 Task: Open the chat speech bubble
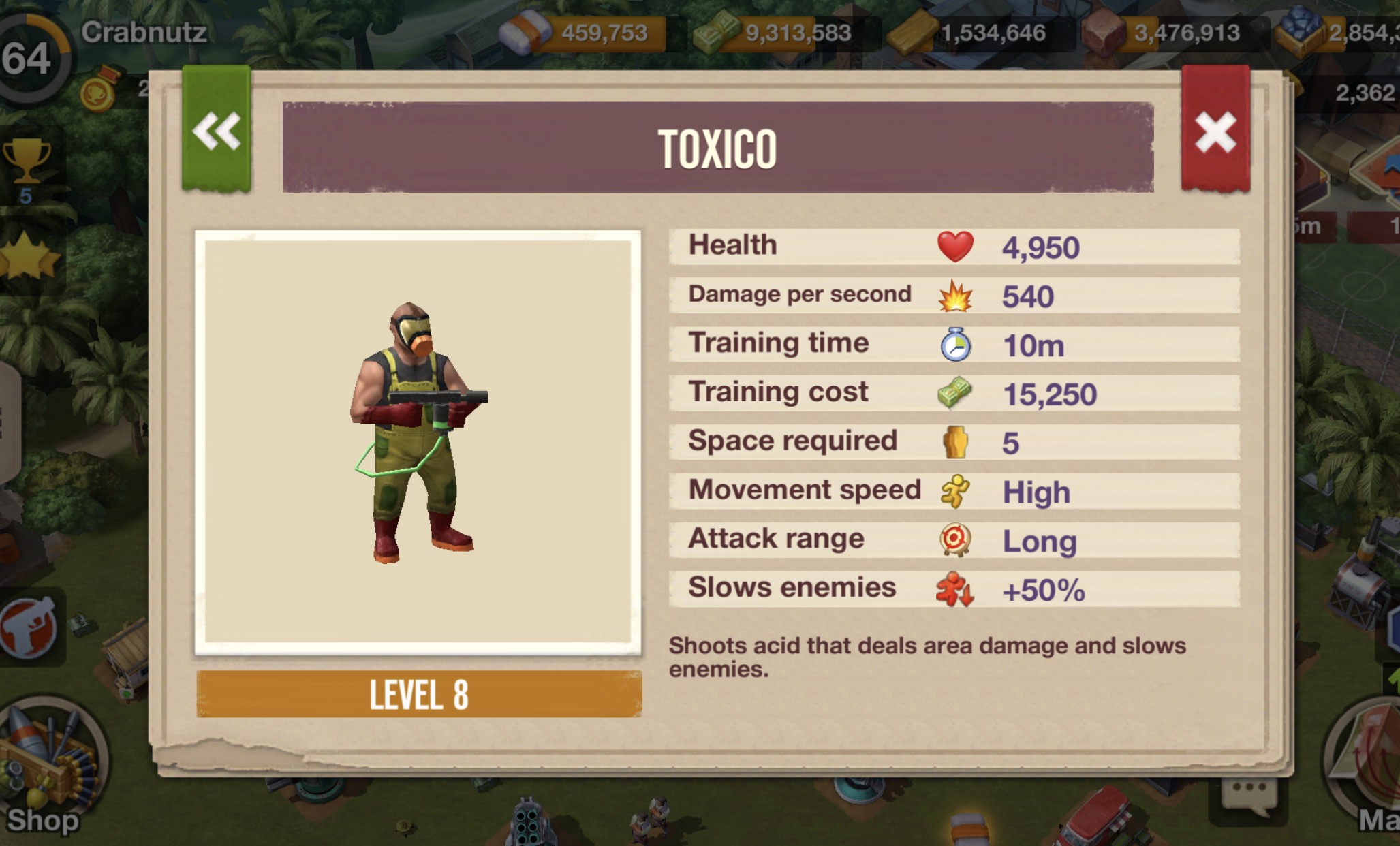pos(1248,794)
